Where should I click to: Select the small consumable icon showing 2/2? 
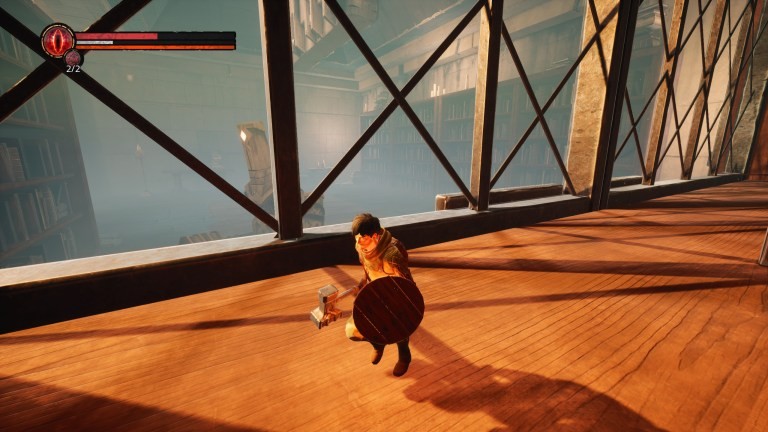(73, 58)
